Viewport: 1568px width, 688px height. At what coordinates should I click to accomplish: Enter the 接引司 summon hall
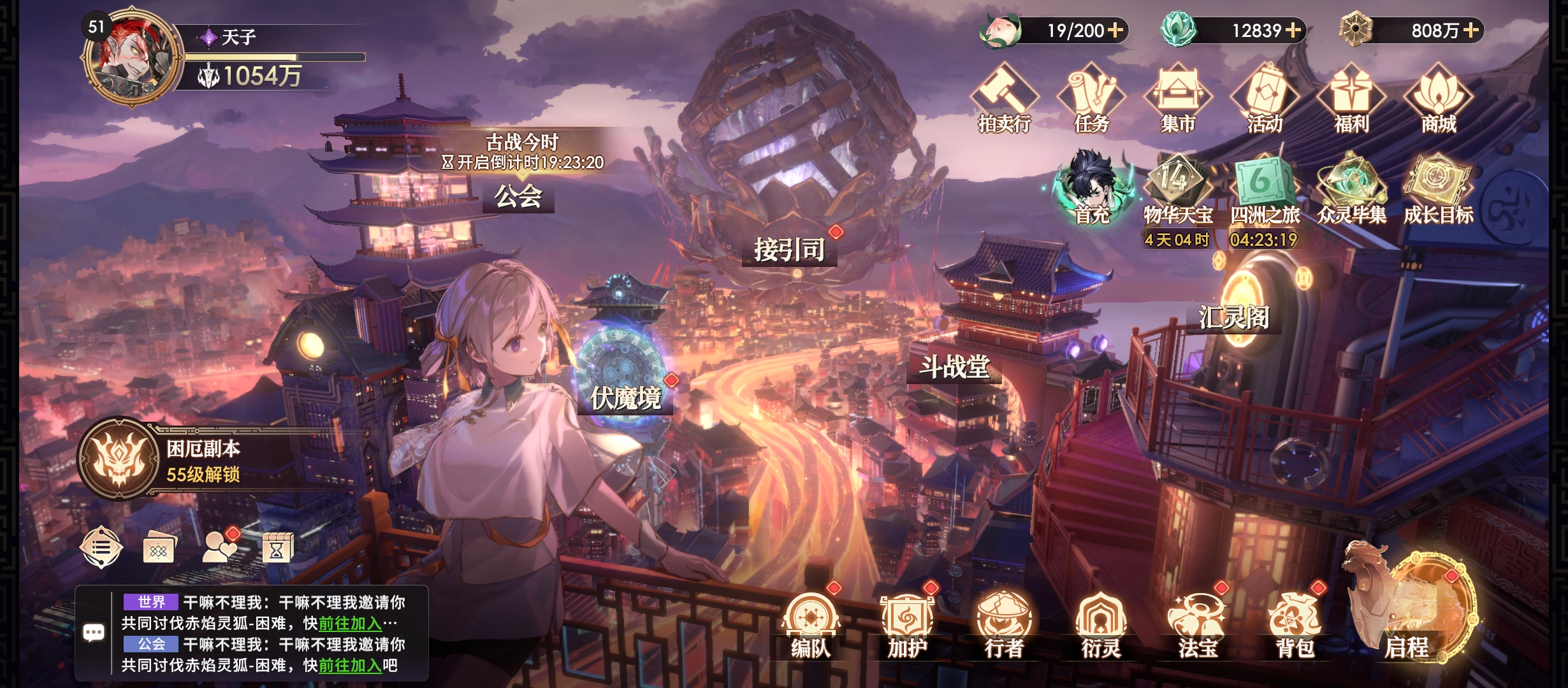[x=789, y=249]
